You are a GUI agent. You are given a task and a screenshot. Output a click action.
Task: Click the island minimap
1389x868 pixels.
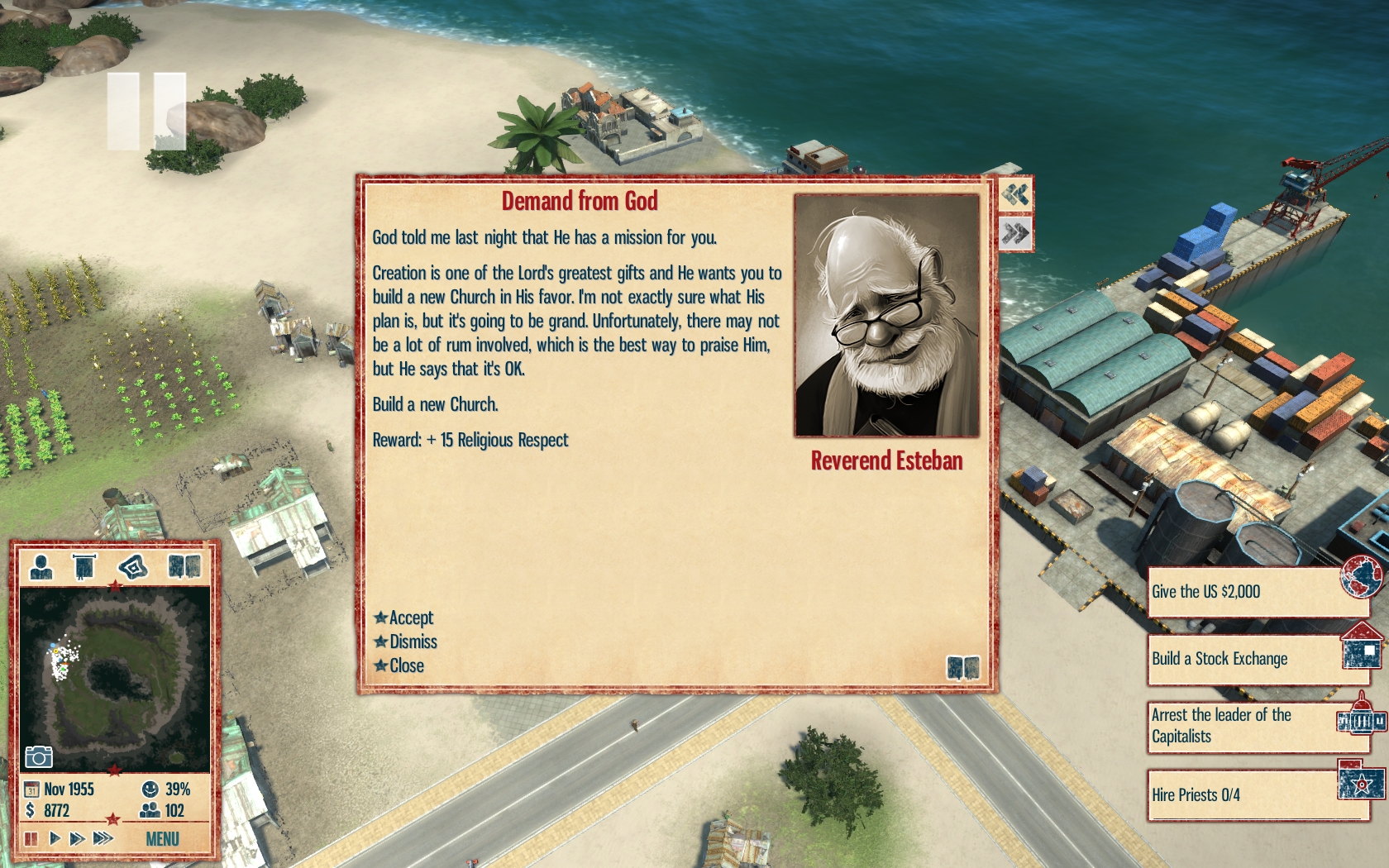114,678
